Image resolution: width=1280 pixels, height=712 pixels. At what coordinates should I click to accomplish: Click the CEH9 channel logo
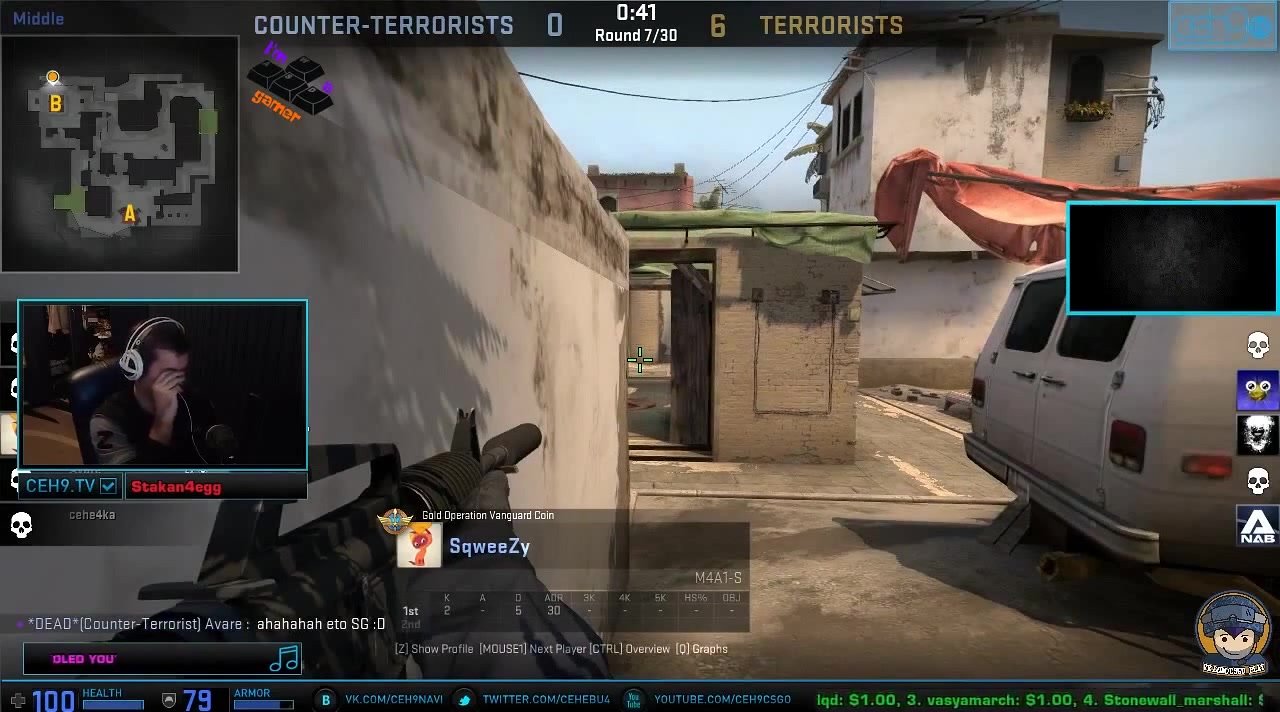coord(1222,27)
